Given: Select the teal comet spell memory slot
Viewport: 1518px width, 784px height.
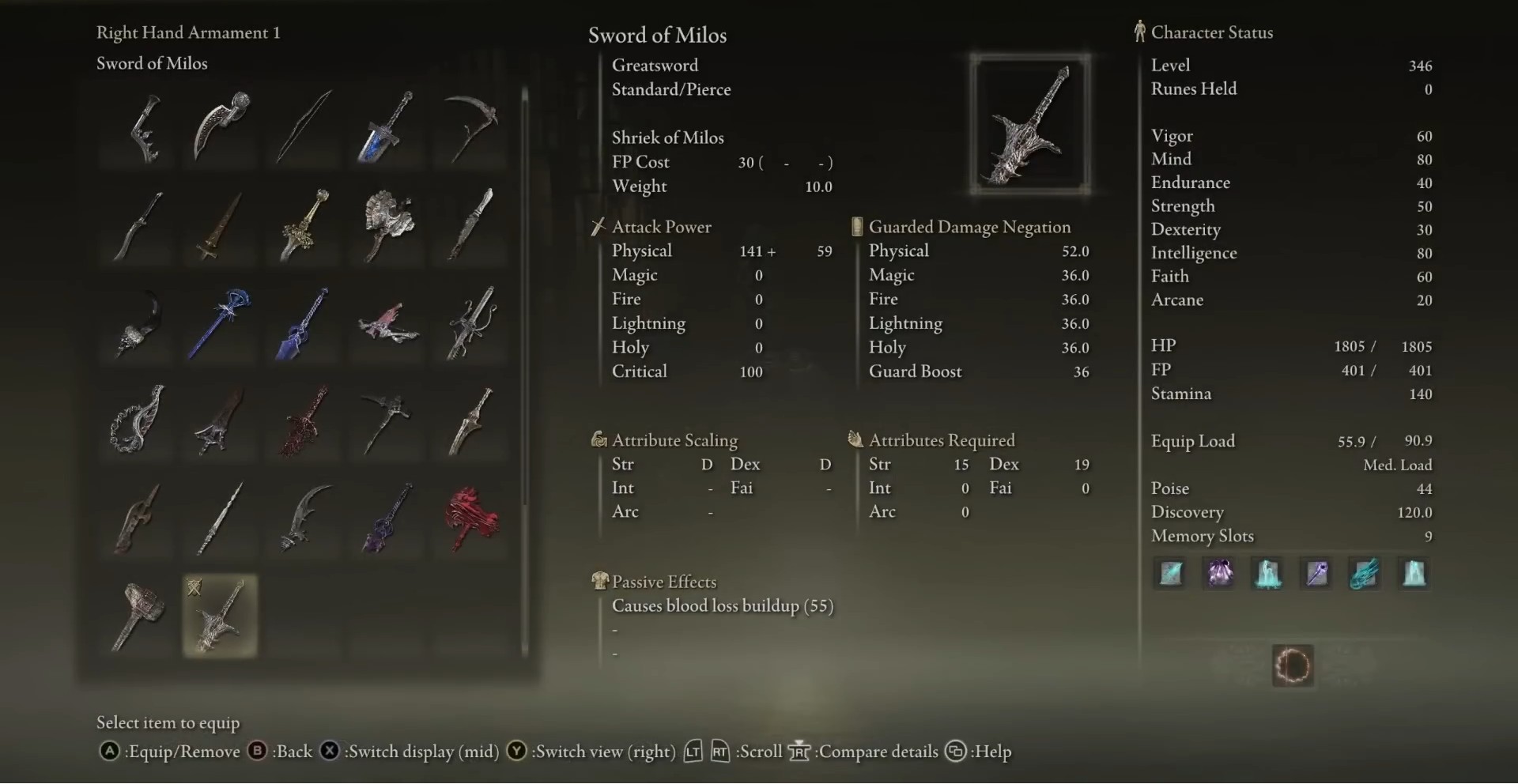Looking at the screenshot, I should point(1365,573).
